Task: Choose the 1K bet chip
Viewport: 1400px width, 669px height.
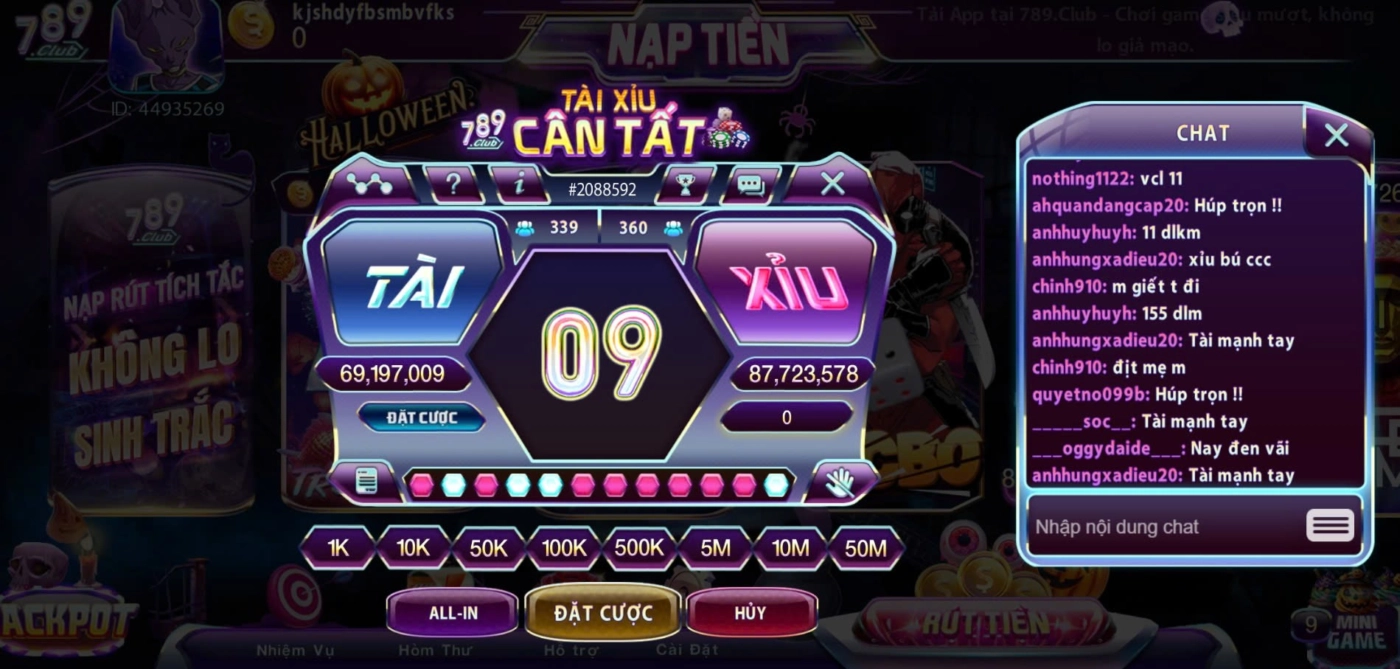Action: 338,548
